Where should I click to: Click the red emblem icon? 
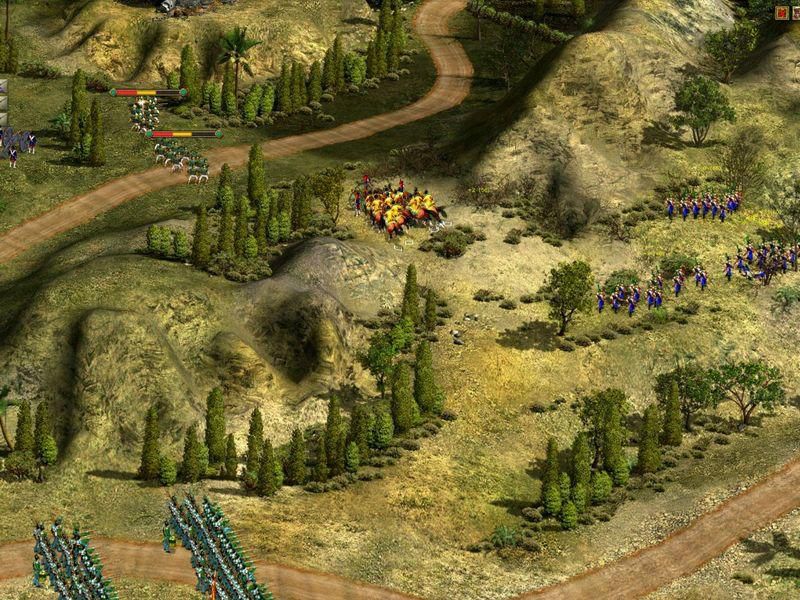(782, 13)
